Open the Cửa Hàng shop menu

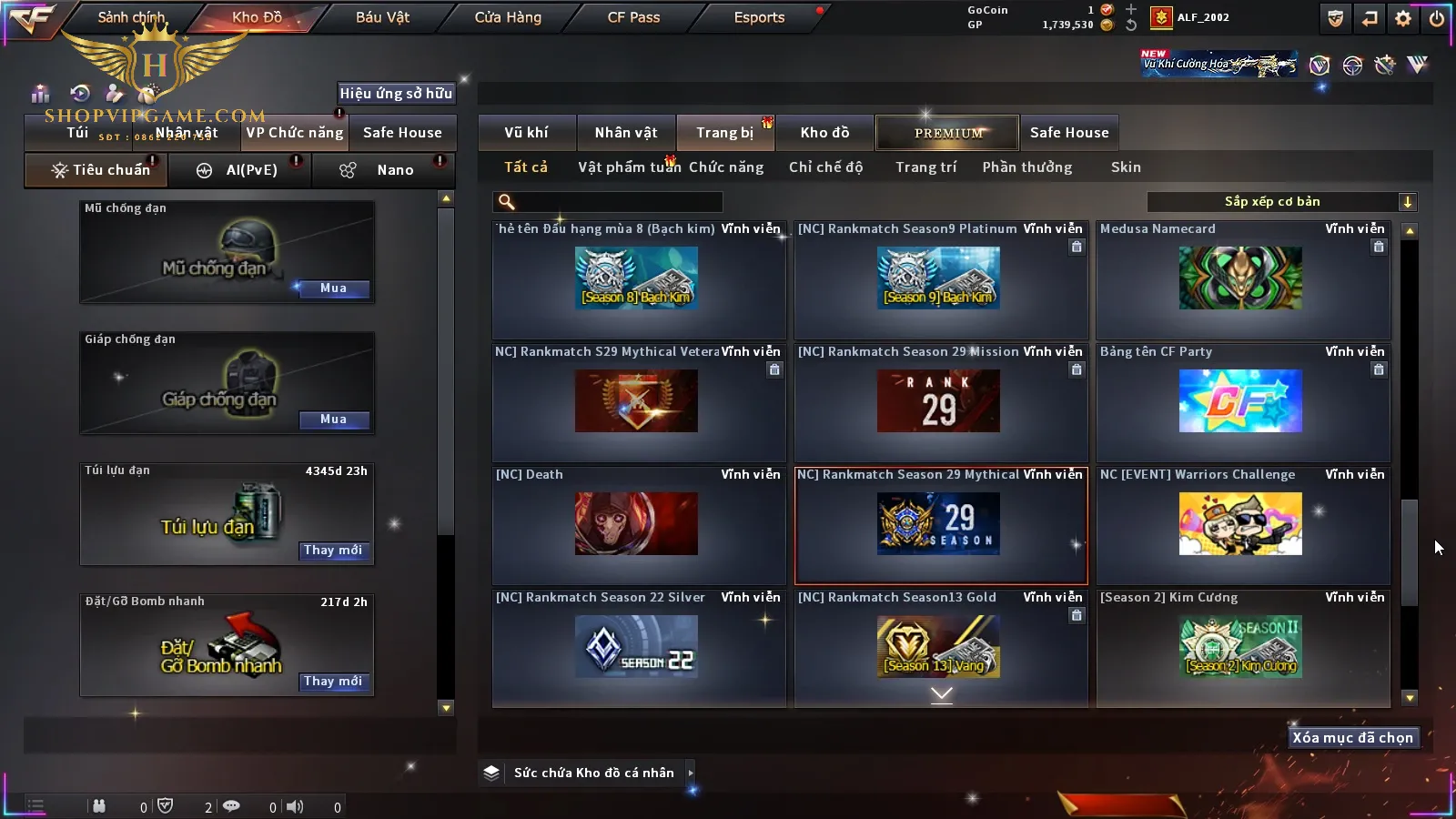coord(508,17)
